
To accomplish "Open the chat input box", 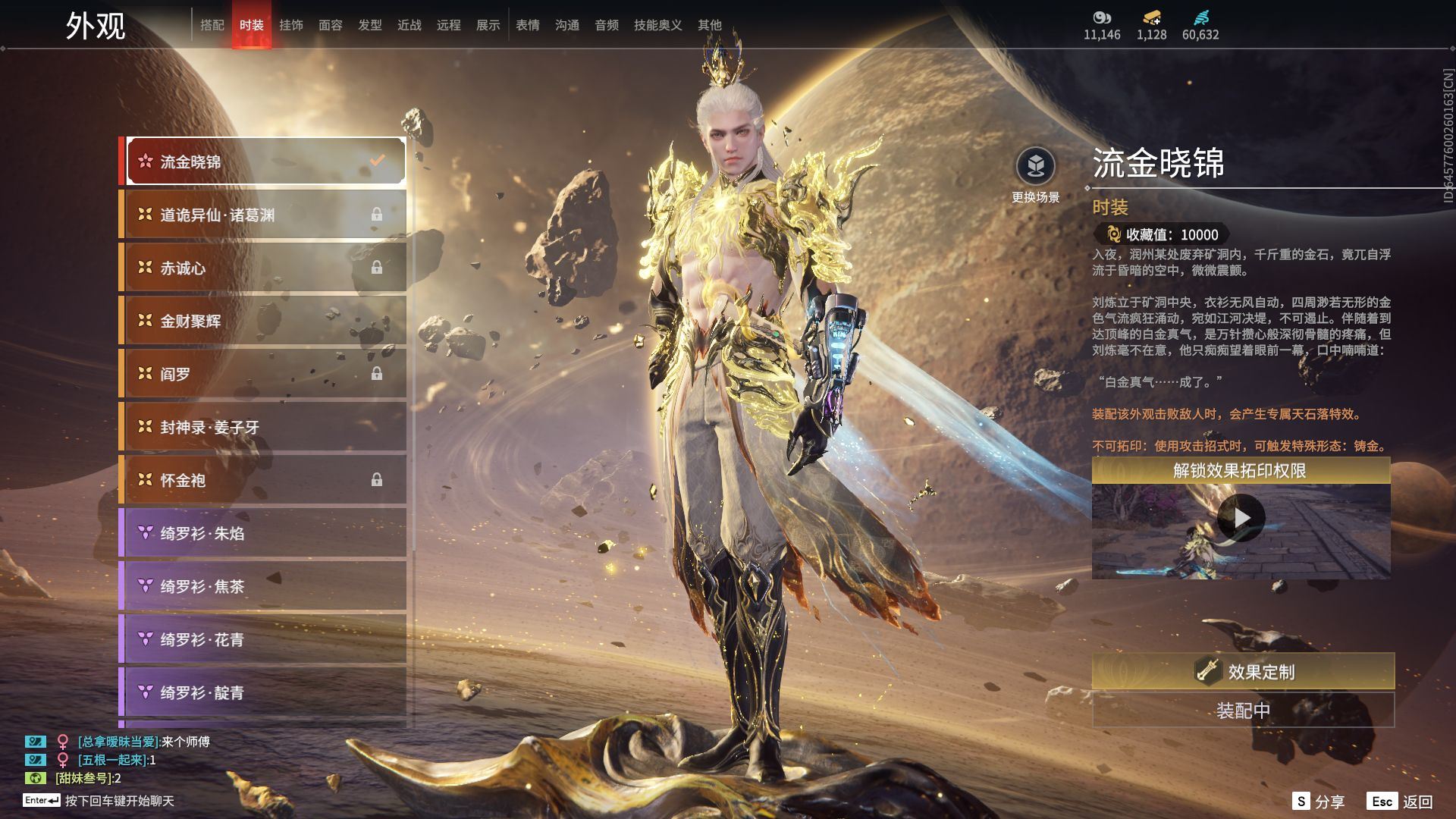I will pos(119,801).
